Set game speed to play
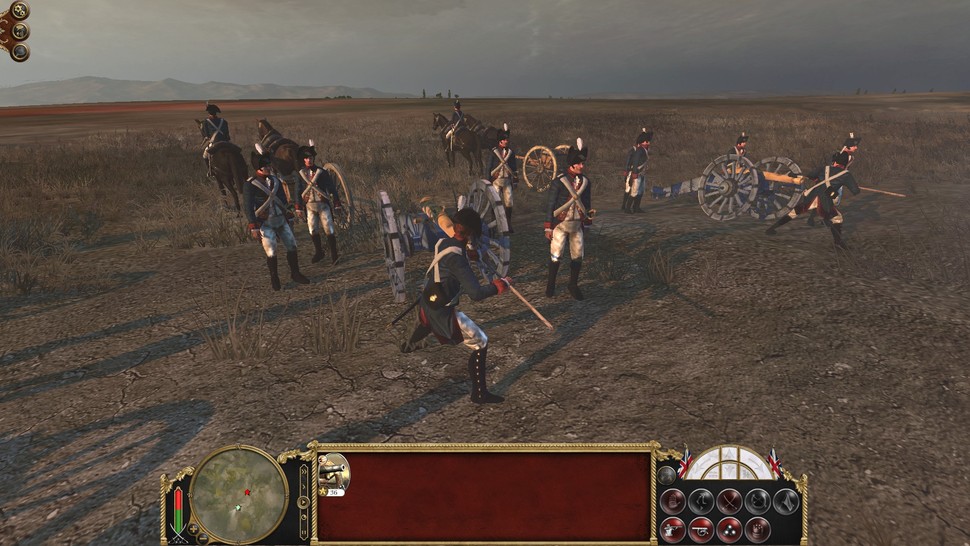The width and height of the screenshot is (970, 546). [x=303, y=502]
